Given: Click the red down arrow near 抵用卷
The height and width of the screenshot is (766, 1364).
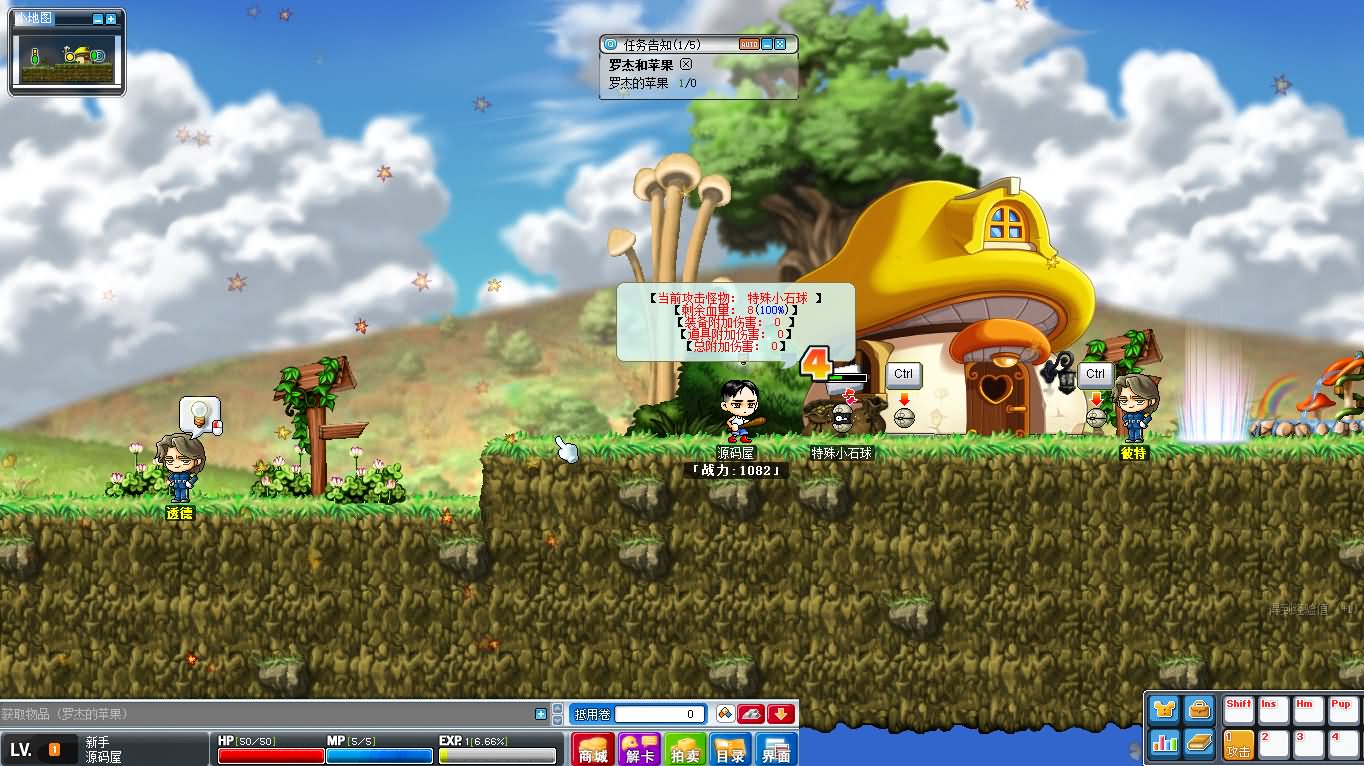Looking at the screenshot, I should [780, 714].
